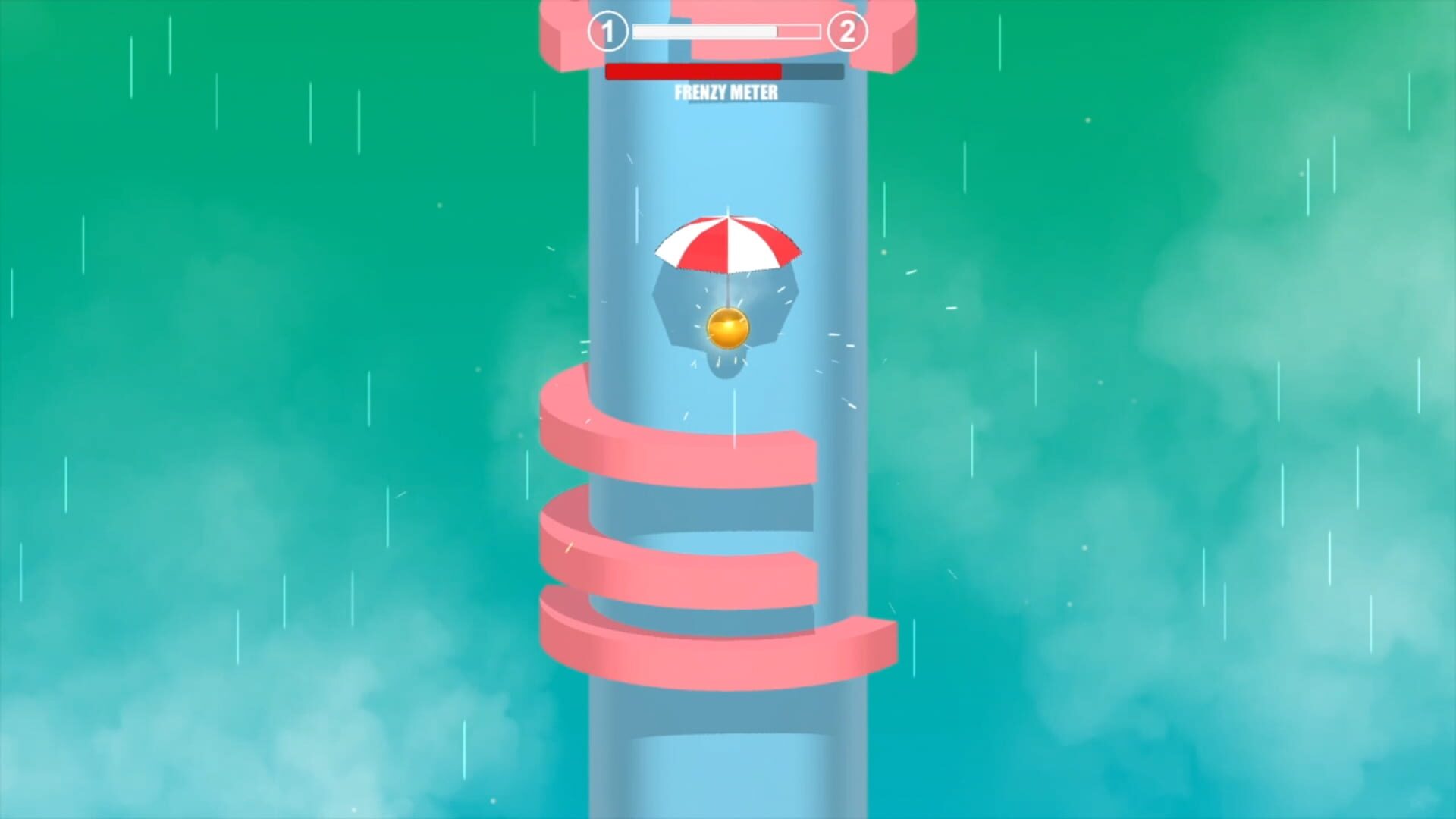Click the level progress bar between 1 and 2
This screenshot has height=819, width=1456.
(x=726, y=32)
